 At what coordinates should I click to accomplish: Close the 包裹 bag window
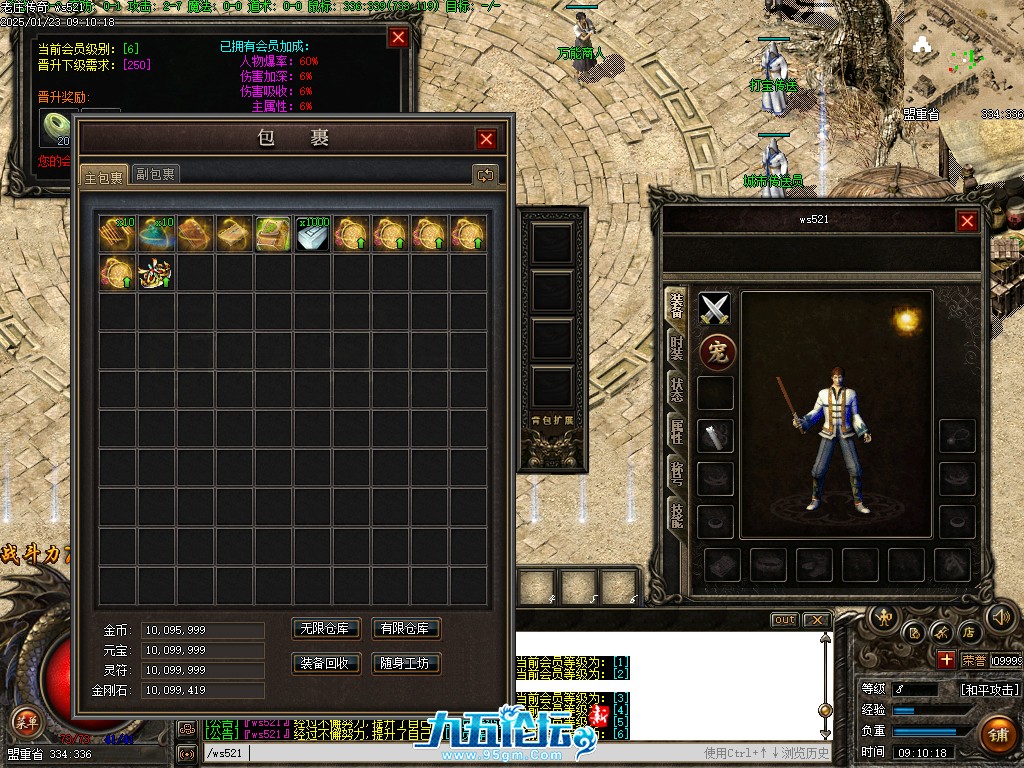point(487,140)
